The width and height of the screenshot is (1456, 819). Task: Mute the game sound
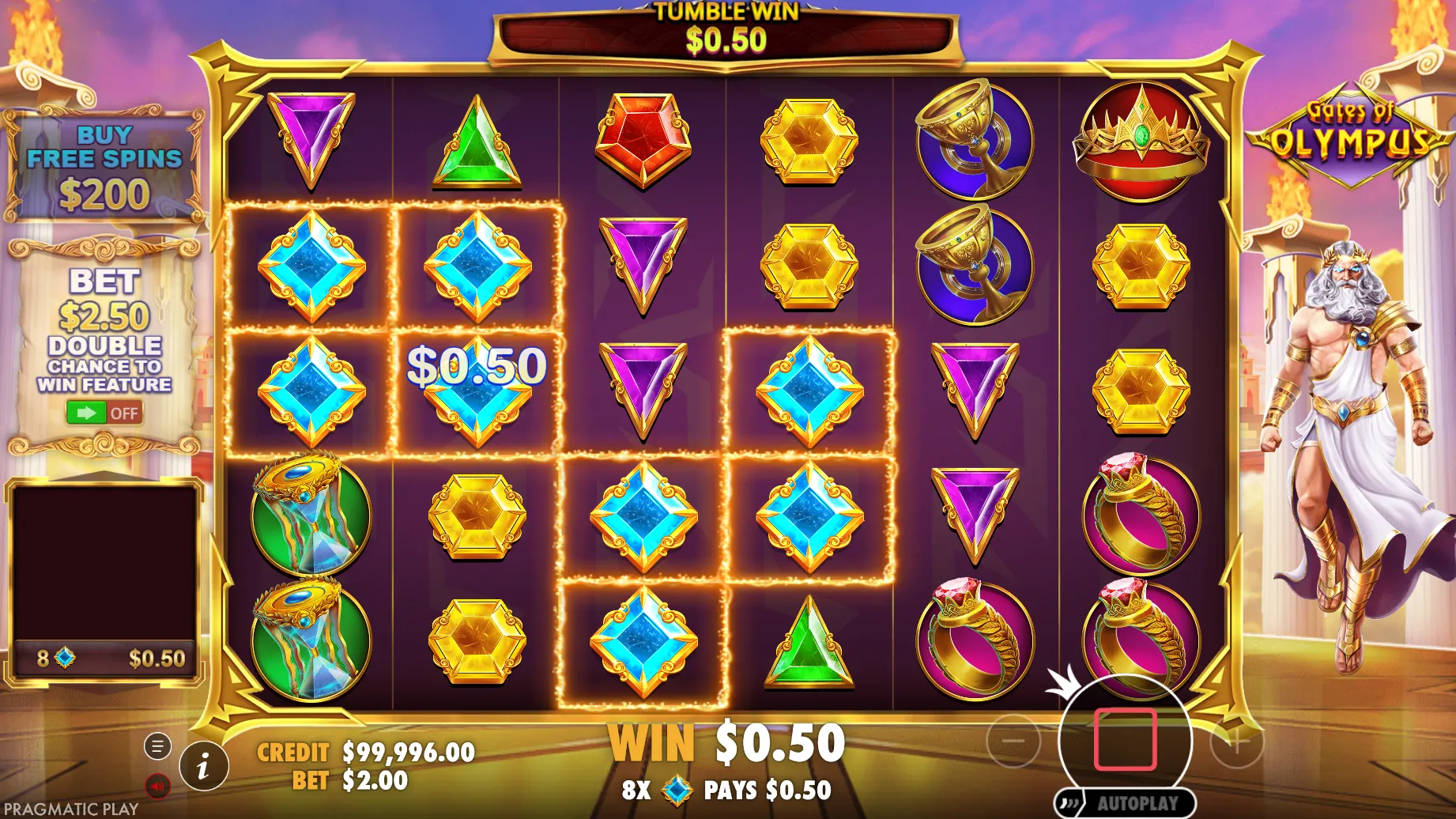tap(157, 786)
